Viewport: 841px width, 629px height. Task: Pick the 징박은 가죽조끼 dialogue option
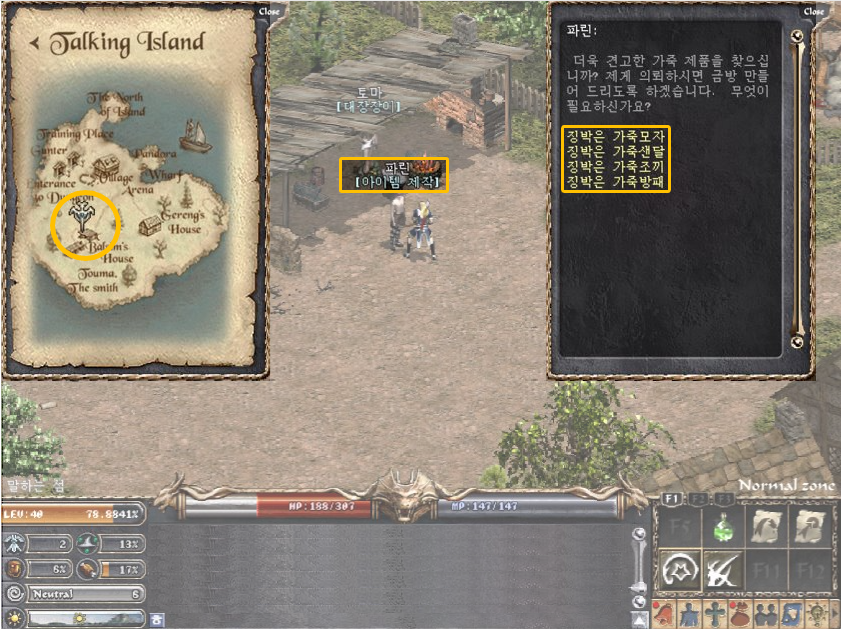[616, 166]
